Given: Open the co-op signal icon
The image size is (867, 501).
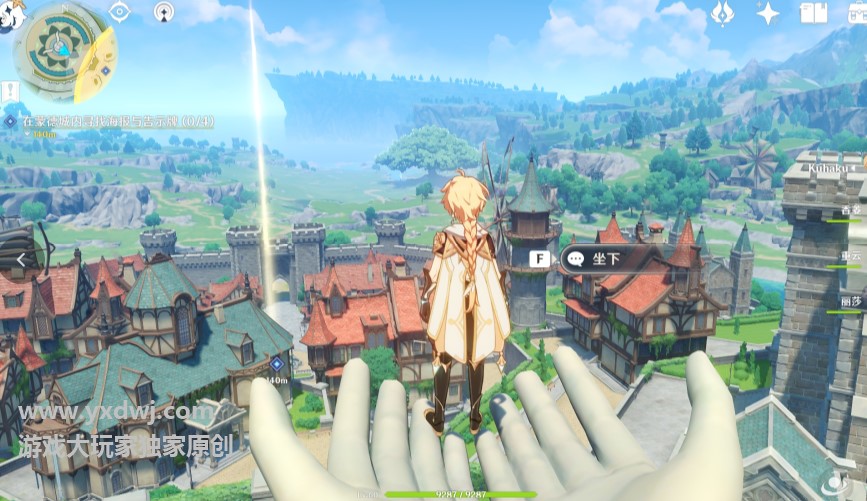Looking at the screenshot, I should [x=165, y=12].
